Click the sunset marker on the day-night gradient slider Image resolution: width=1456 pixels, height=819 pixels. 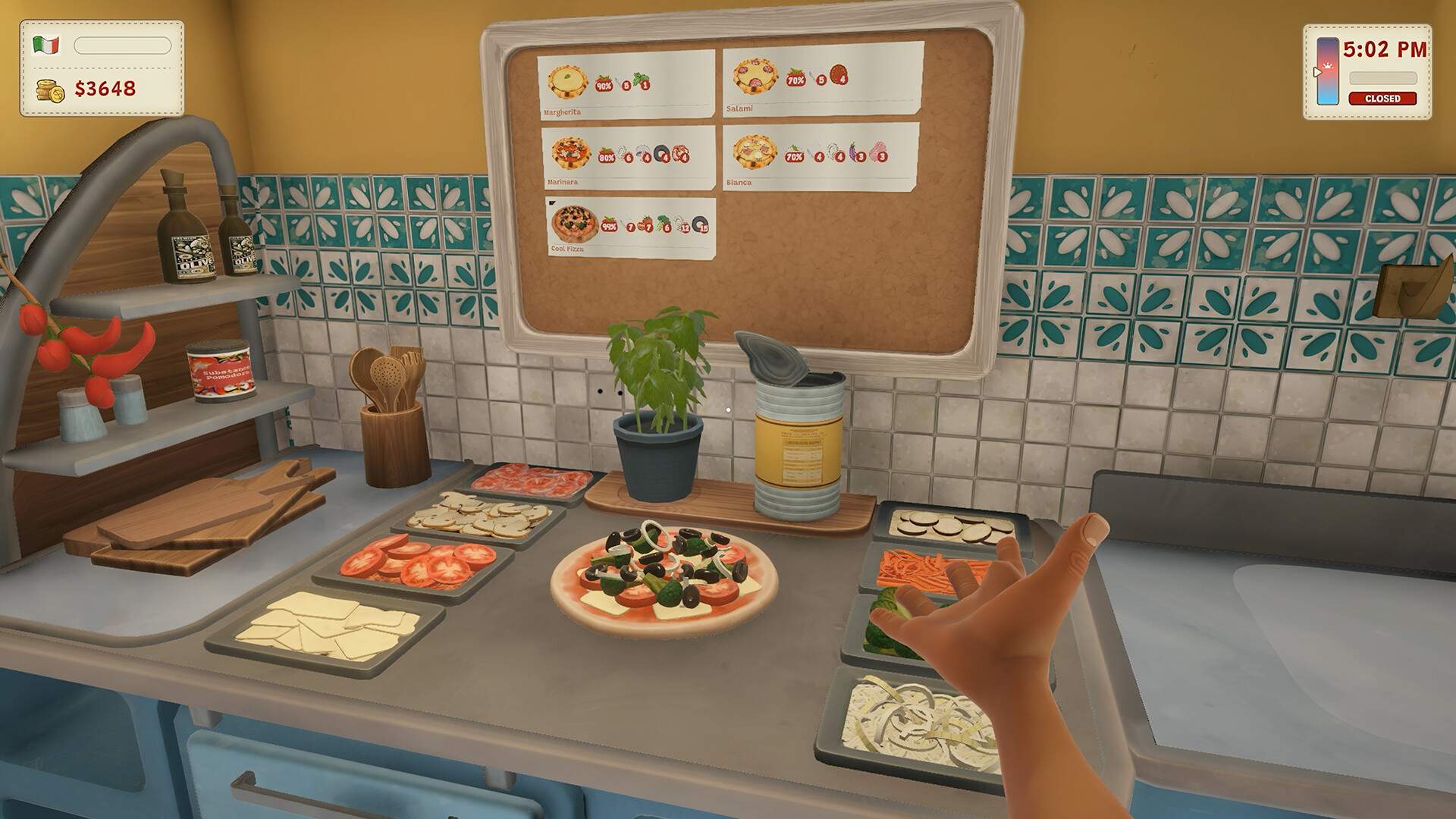point(1329,67)
